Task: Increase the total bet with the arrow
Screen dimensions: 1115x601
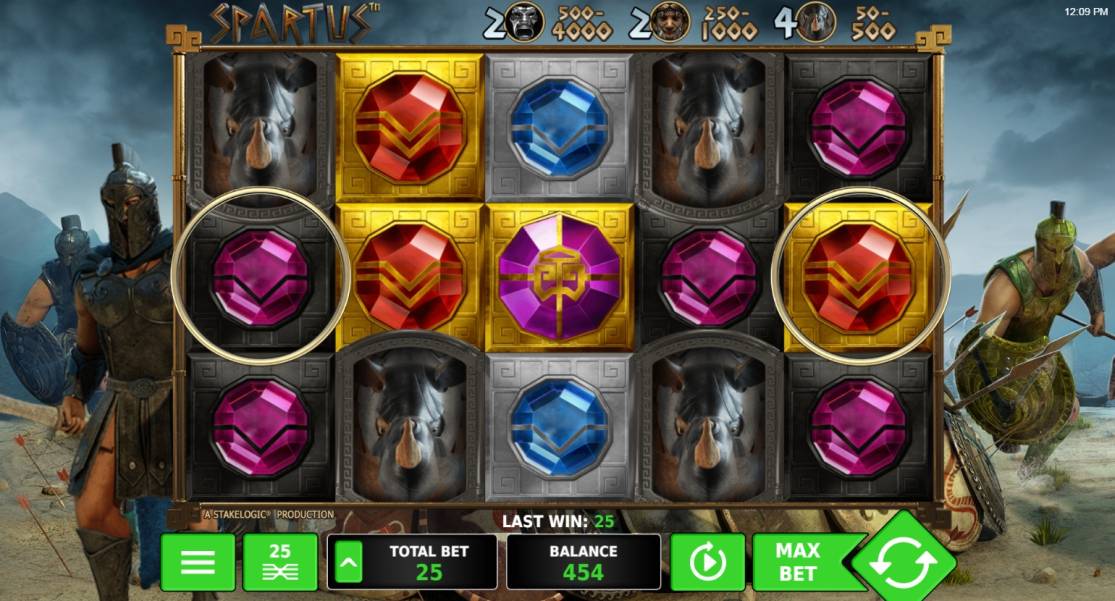Action: pos(345,562)
